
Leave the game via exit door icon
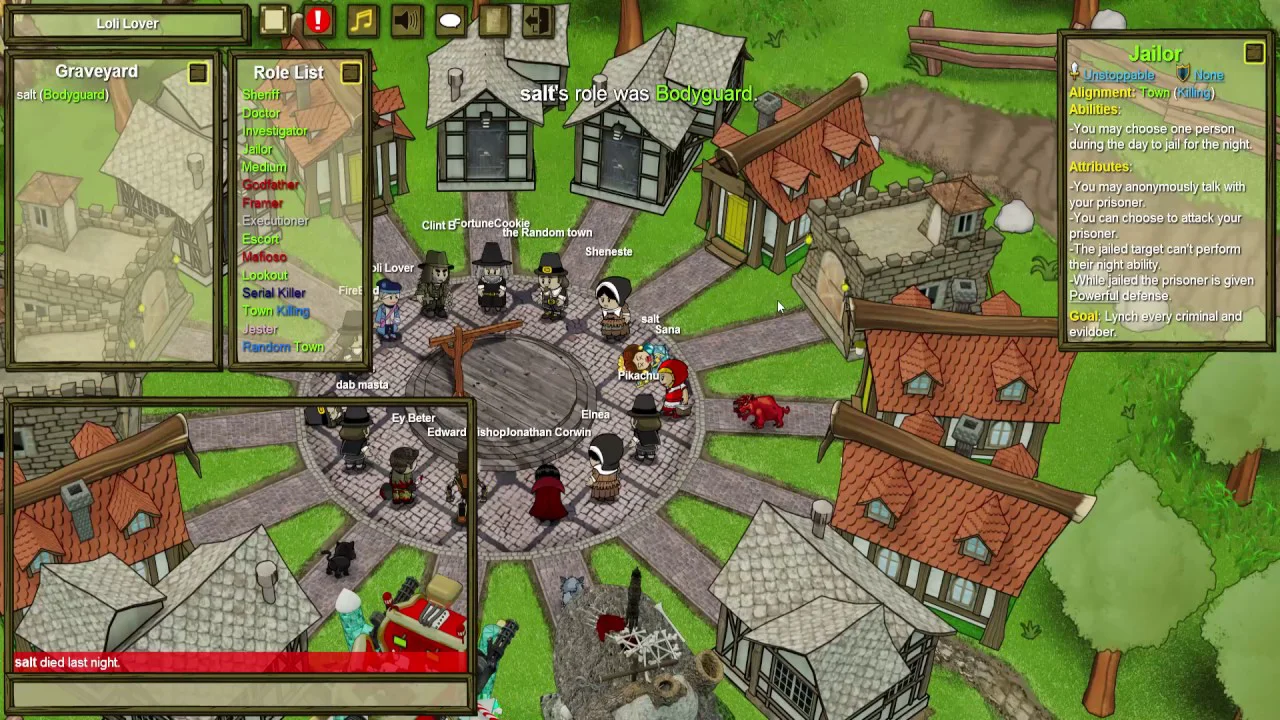pyautogui.click(x=538, y=21)
